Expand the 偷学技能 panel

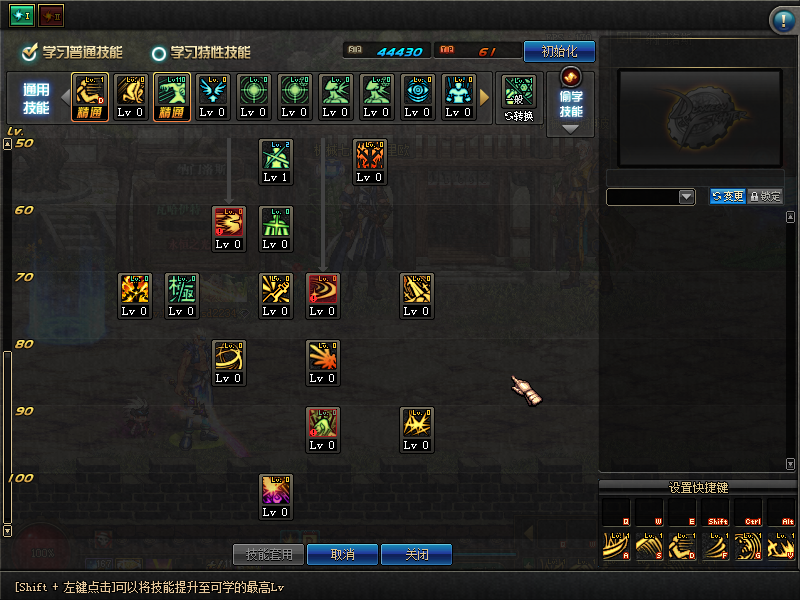coord(571,102)
